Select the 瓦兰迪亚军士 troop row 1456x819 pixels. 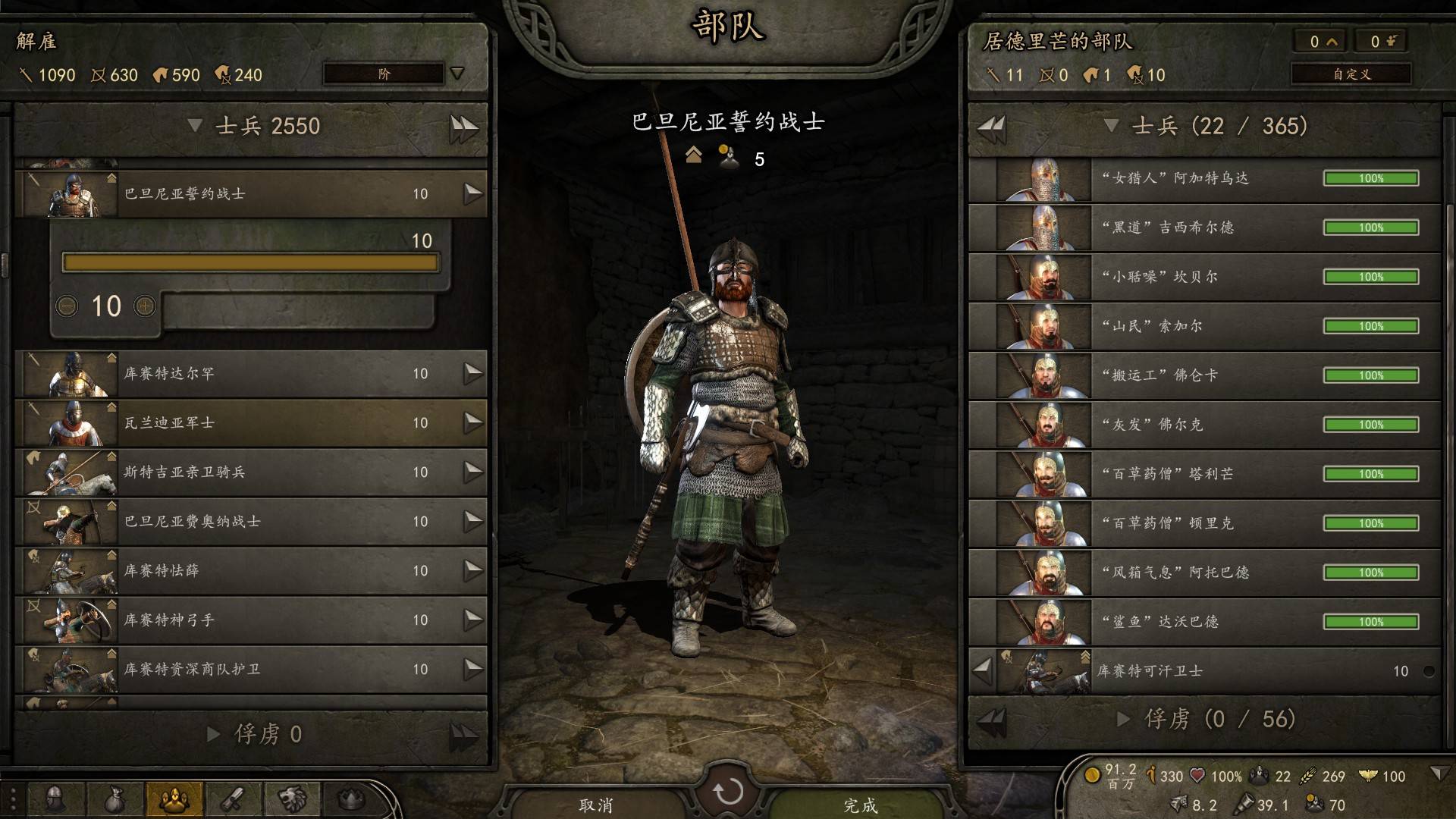click(250, 423)
